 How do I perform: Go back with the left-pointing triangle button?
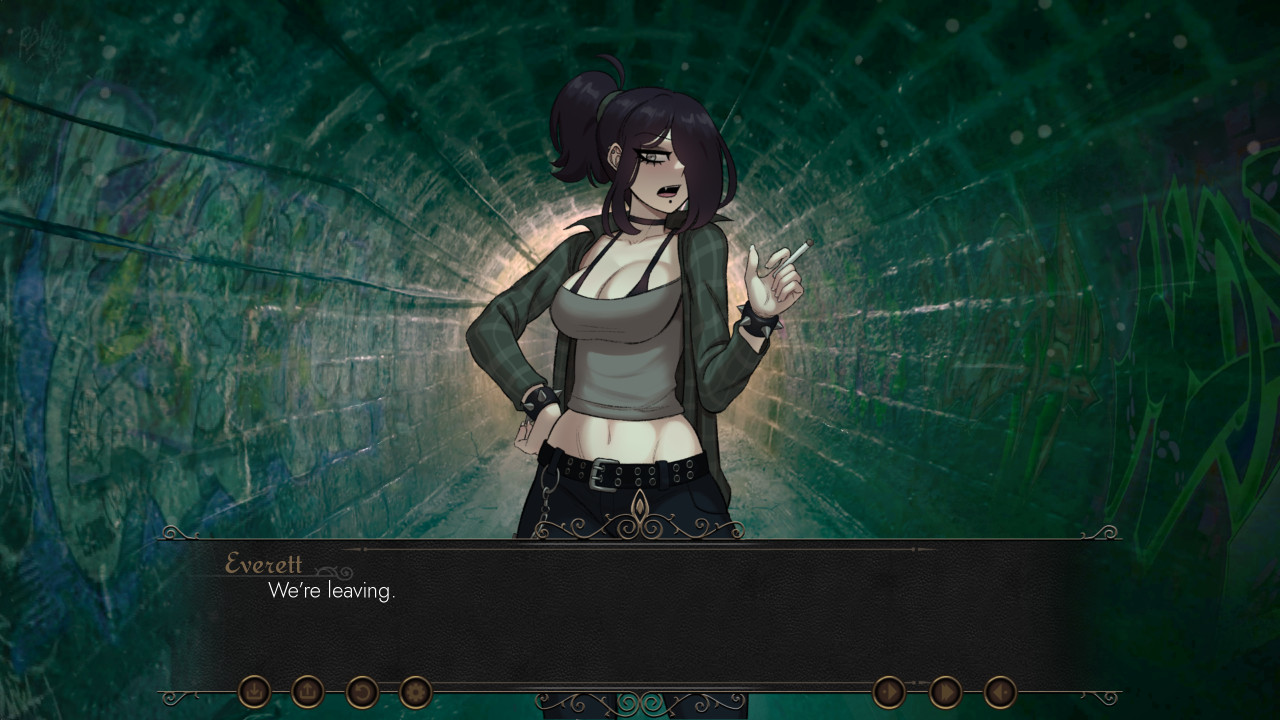click(x=1000, y=692)
